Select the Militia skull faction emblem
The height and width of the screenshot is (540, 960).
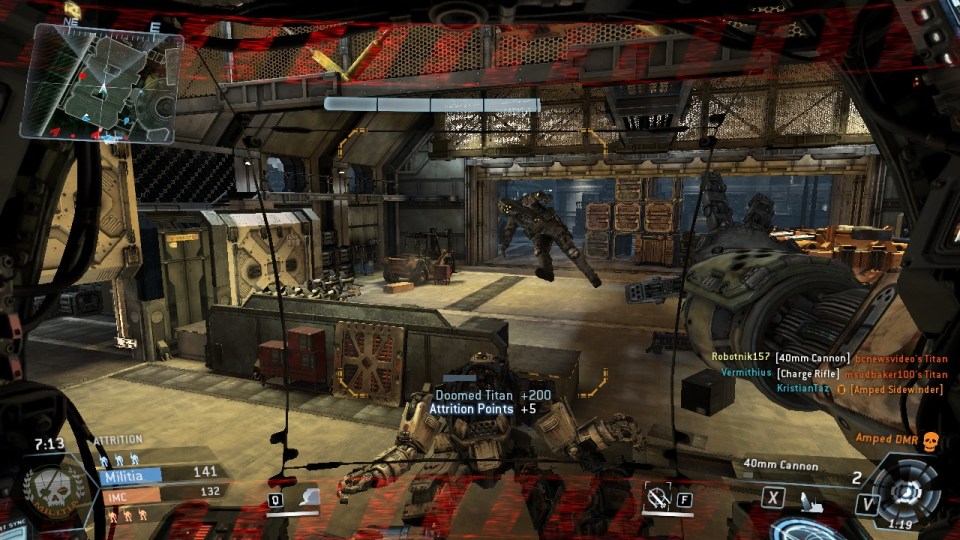[48, 488]
